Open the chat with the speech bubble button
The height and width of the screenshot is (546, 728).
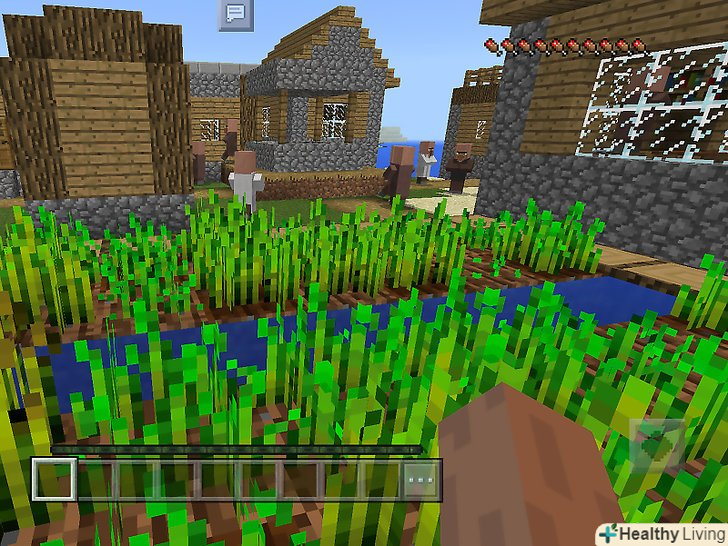tap(235, 14)
